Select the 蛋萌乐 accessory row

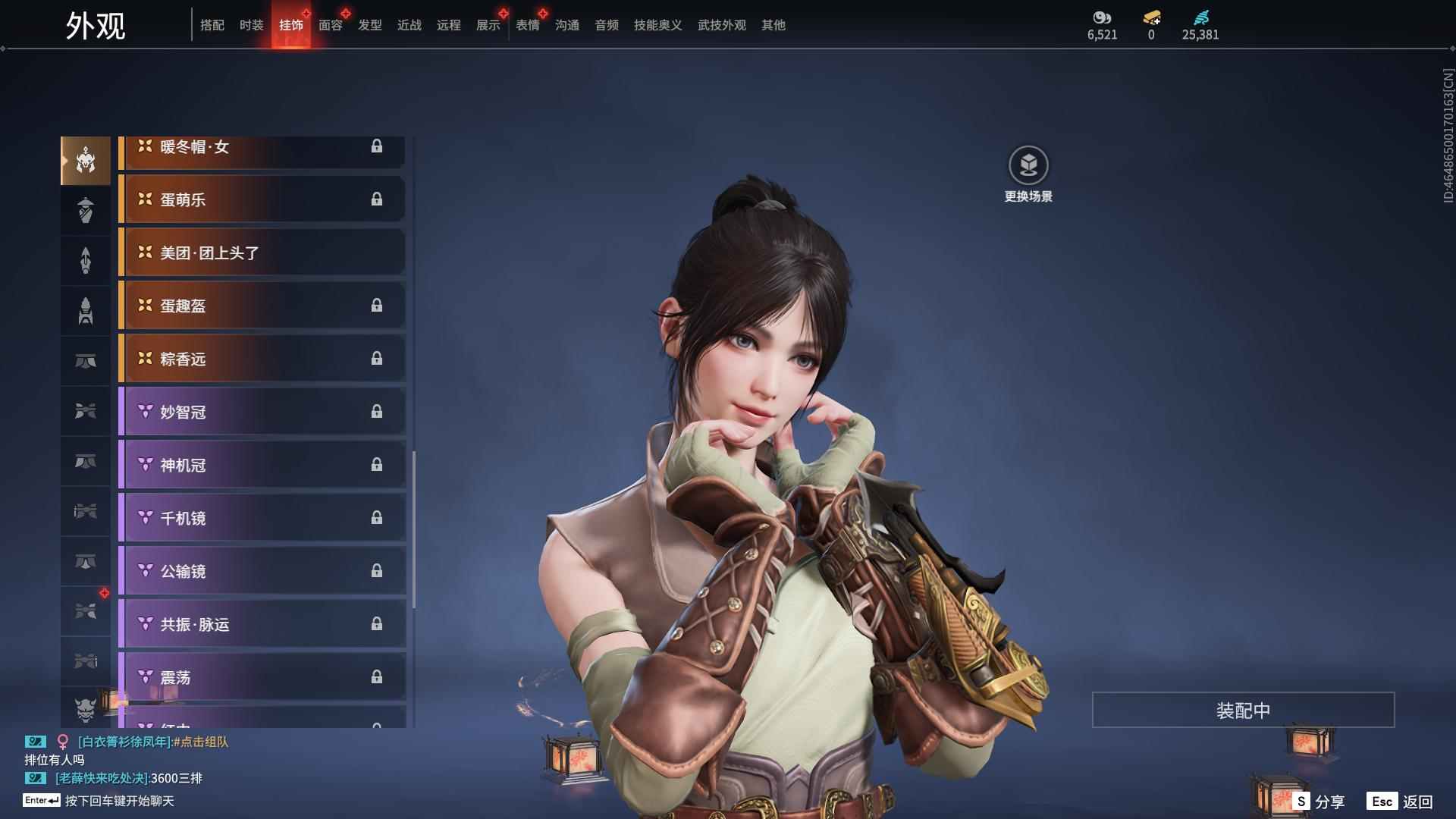pyautogui.click(x=262, y=199)
